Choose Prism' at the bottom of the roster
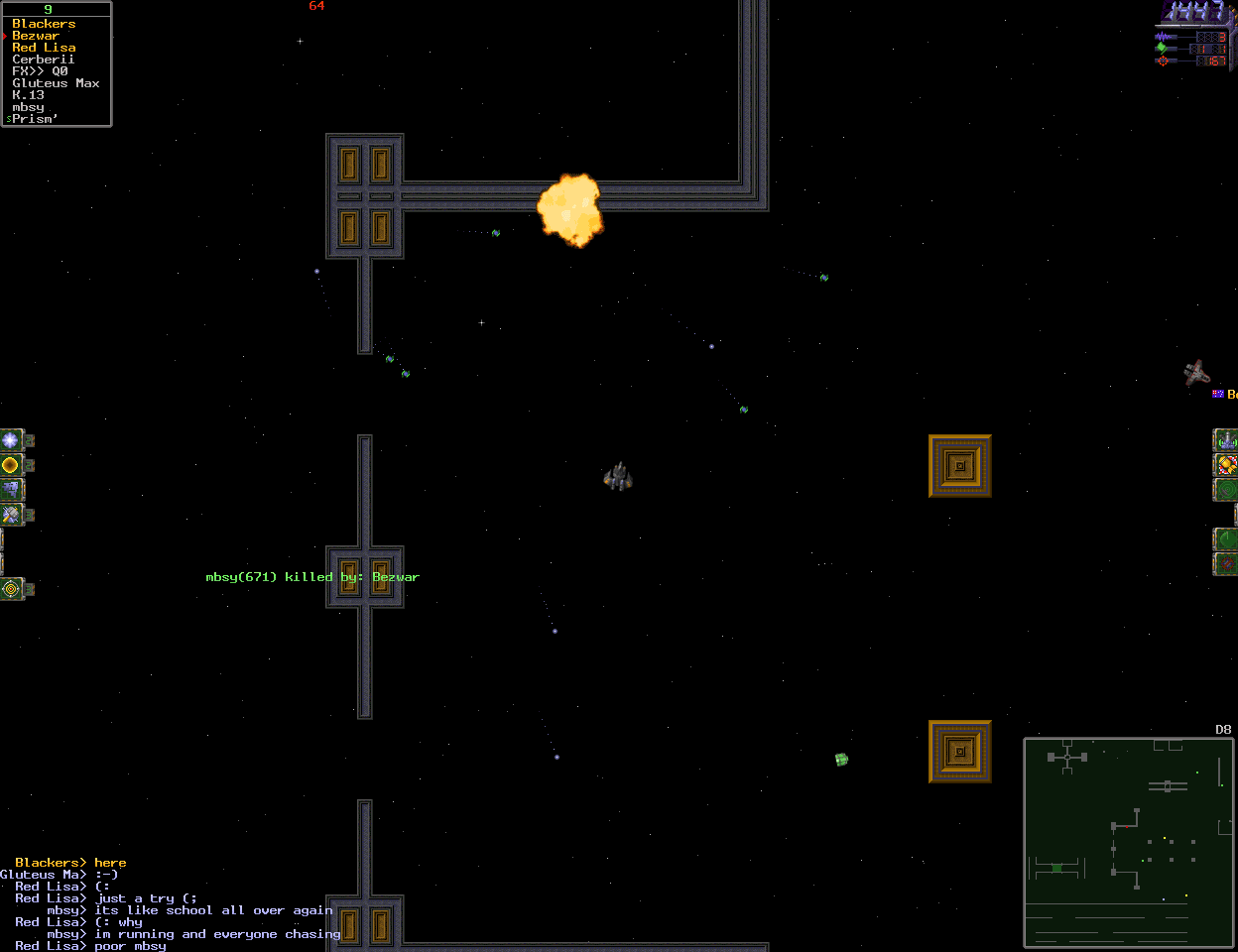This screenshot has width=1238, height=952. point(35,119)
